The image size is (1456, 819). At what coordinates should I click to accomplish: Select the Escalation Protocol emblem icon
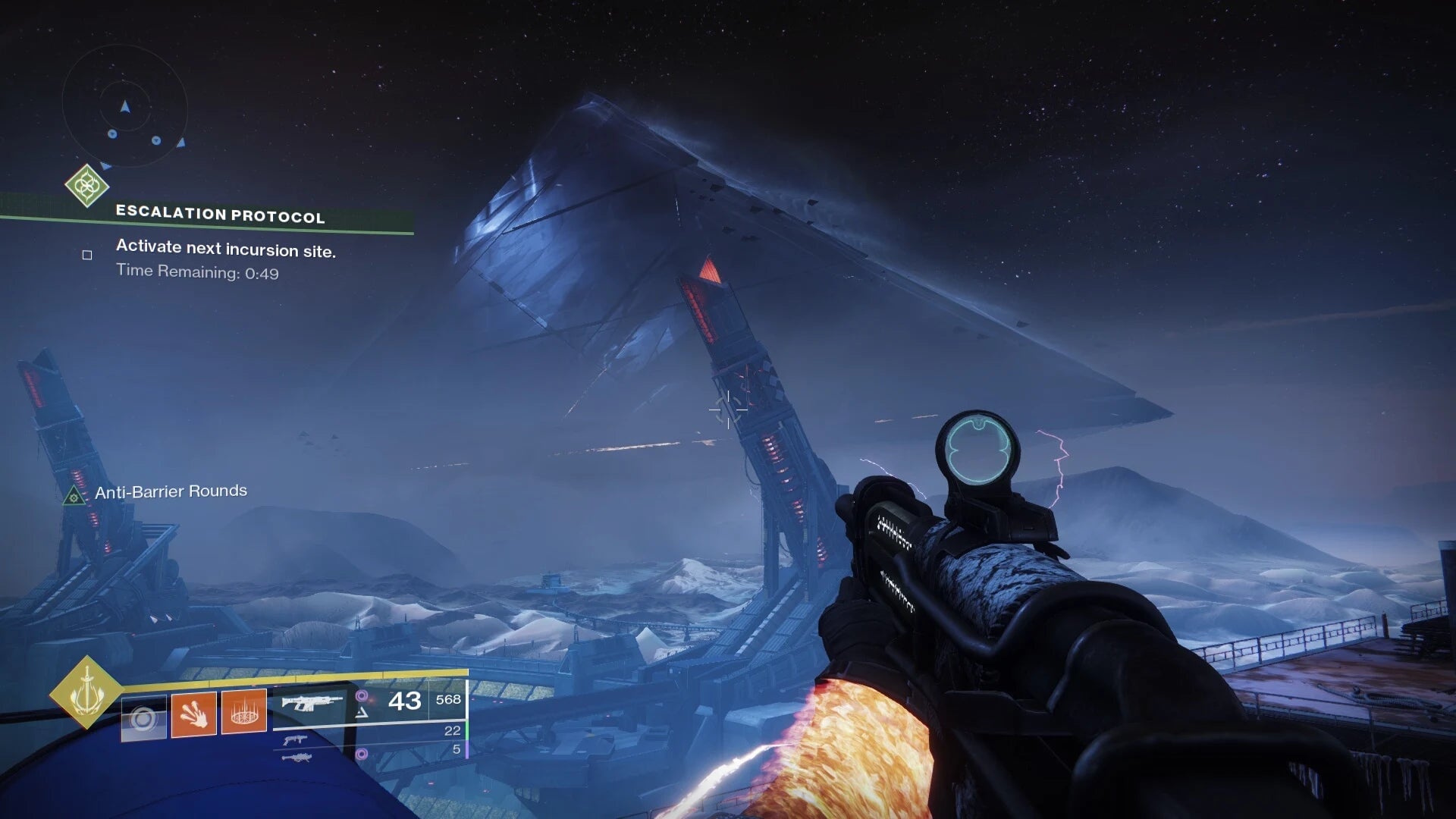[86, 185]
